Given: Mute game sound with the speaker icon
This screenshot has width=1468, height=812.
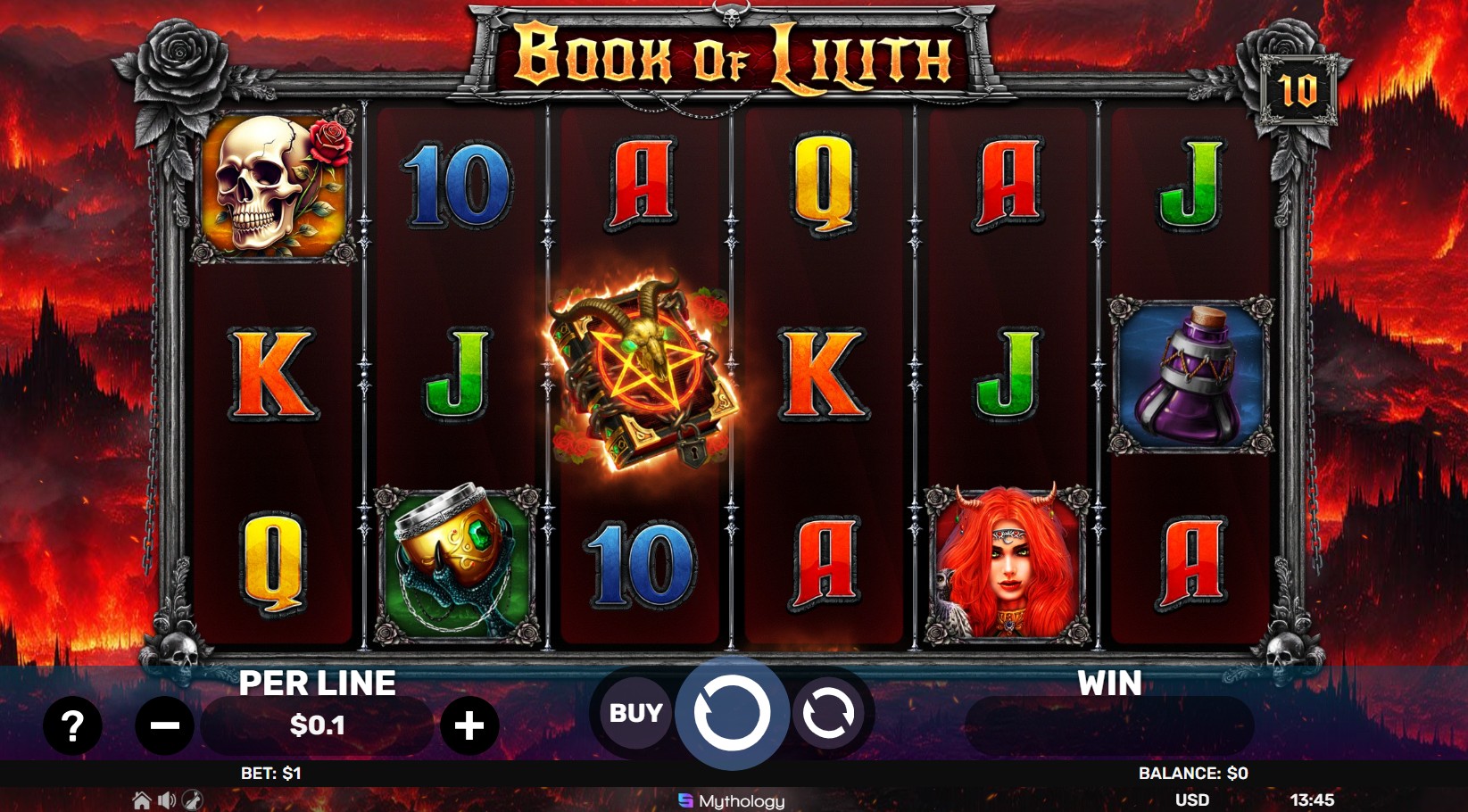Looking at the screenshot, I should pyautogui.click(x=166, y=801).
